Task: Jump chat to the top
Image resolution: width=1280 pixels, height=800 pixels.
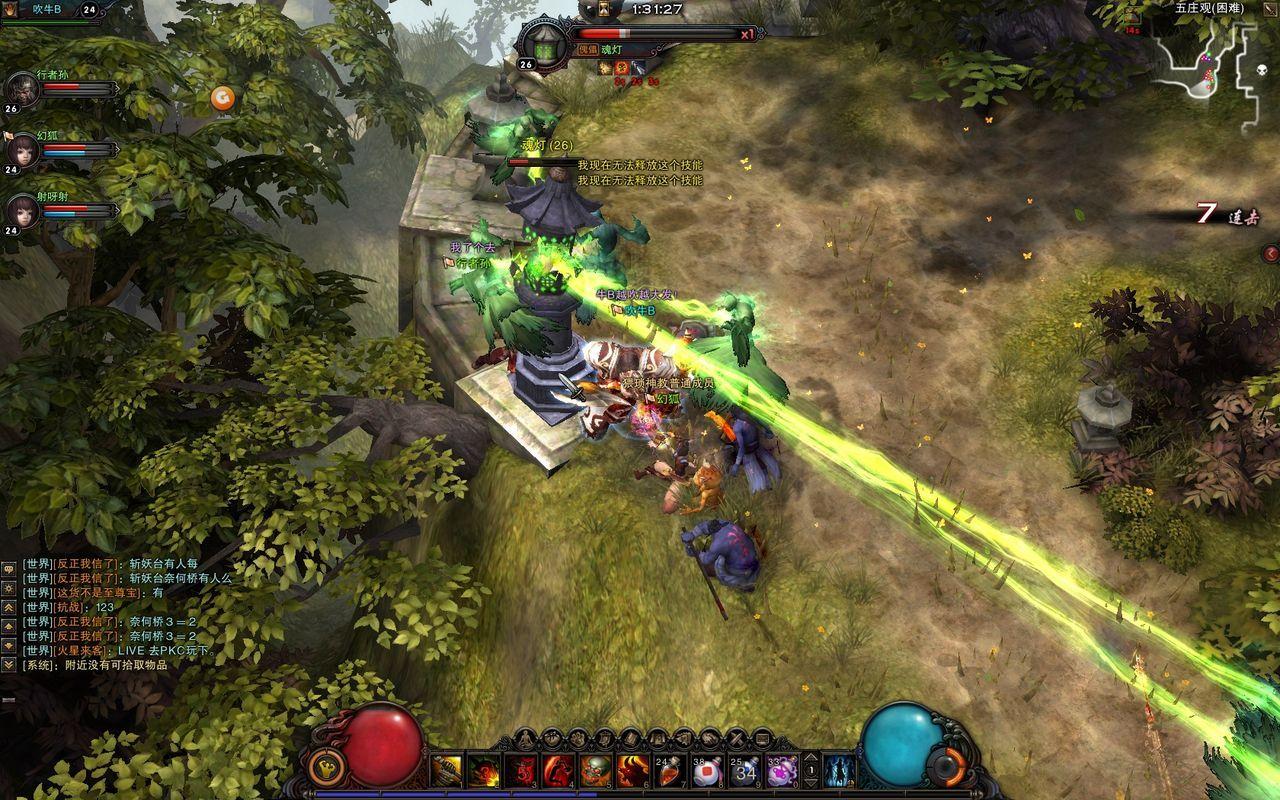Action: coord(8,607)
